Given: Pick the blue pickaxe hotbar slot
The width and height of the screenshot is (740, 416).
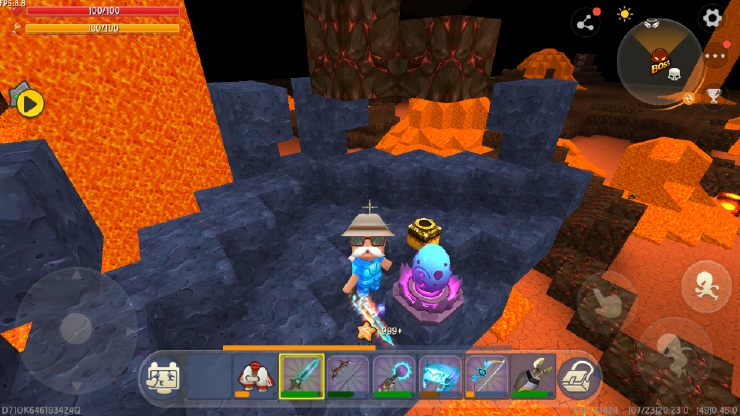Looking at the screenshot, I should [486, 377].
